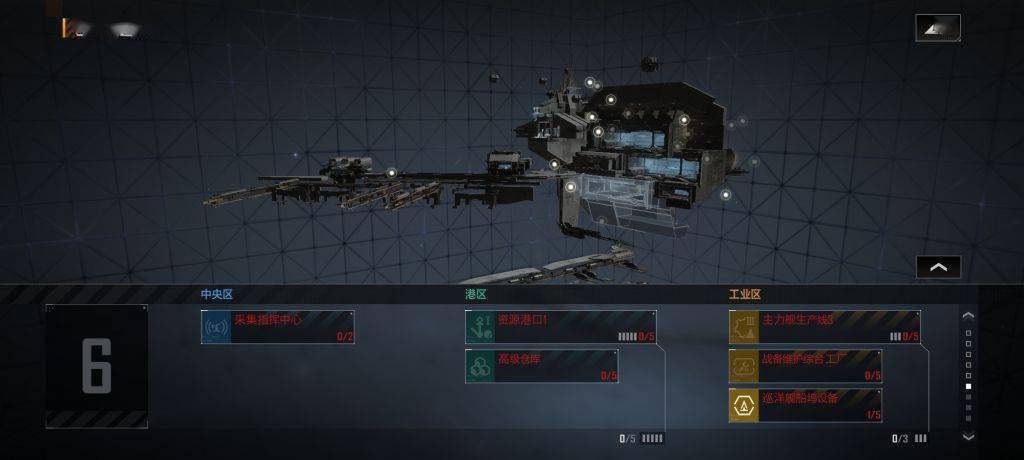Image resolution: width=1024 pixels, height=460 pixels.
Task: Switch to the 工业区 section header
Action: [745, 295]
